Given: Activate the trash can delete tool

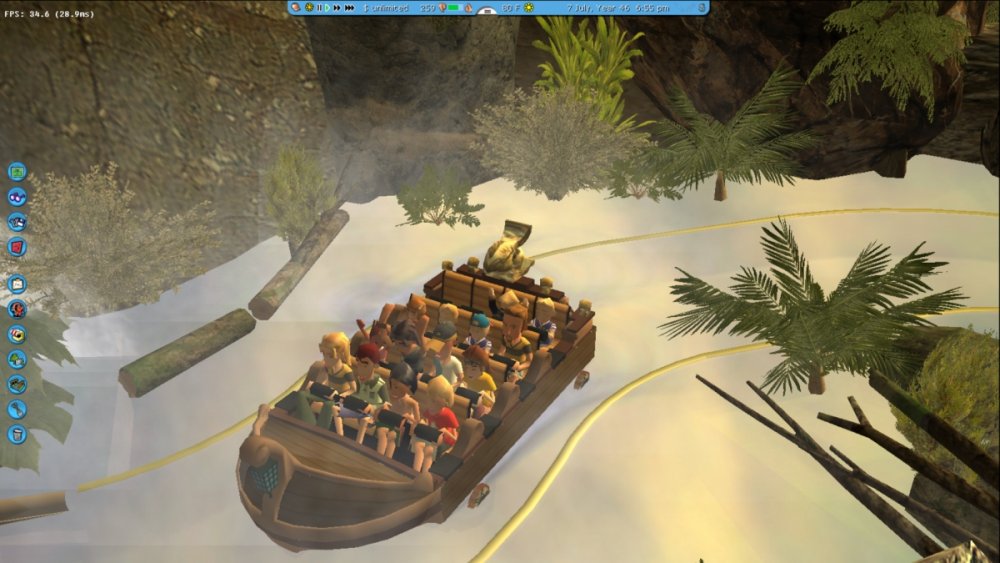Looking at the screenshot, I should pos(17,434).
